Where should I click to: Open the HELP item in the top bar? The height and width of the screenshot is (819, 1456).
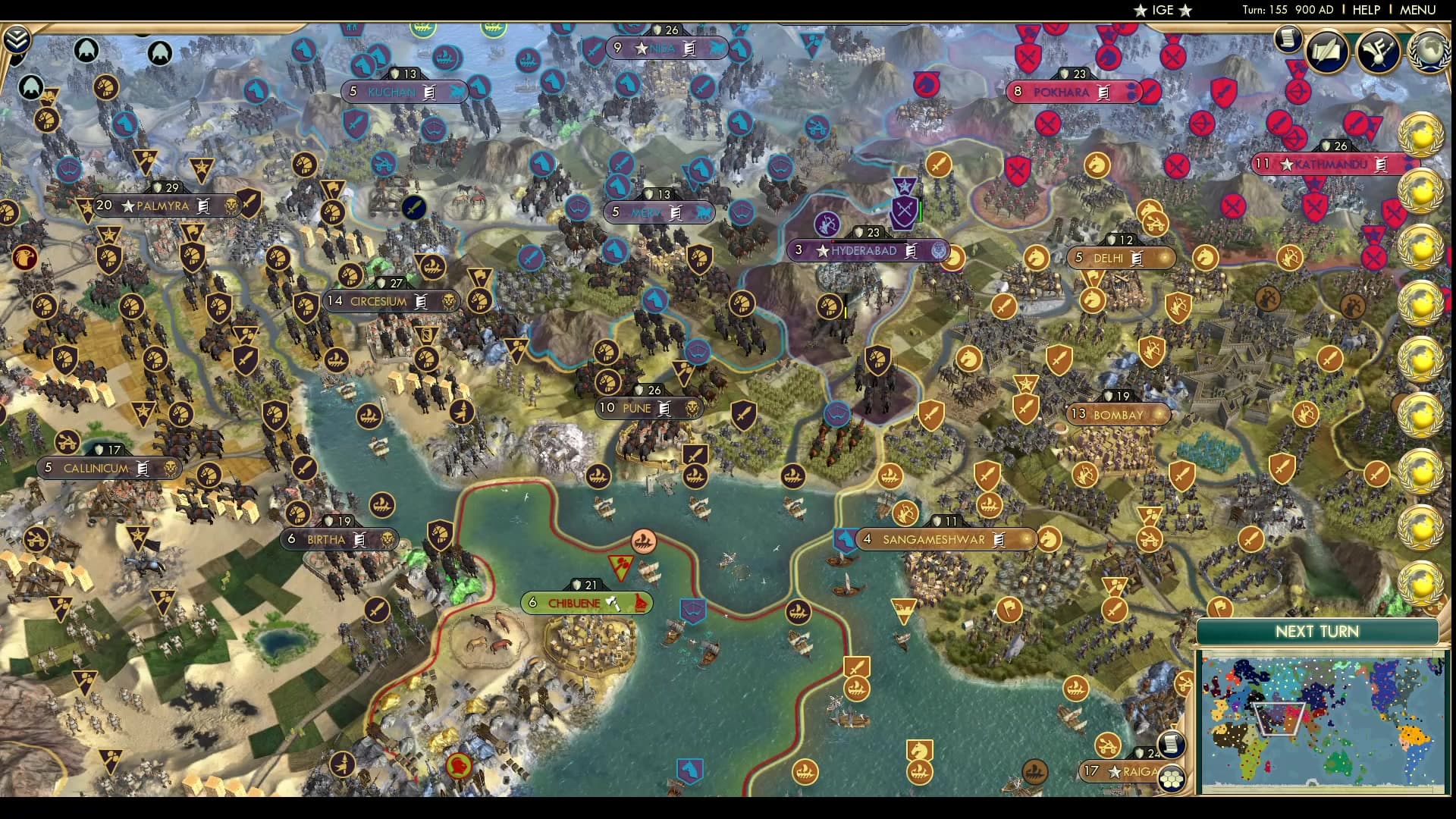click(x=1365, y=10)
